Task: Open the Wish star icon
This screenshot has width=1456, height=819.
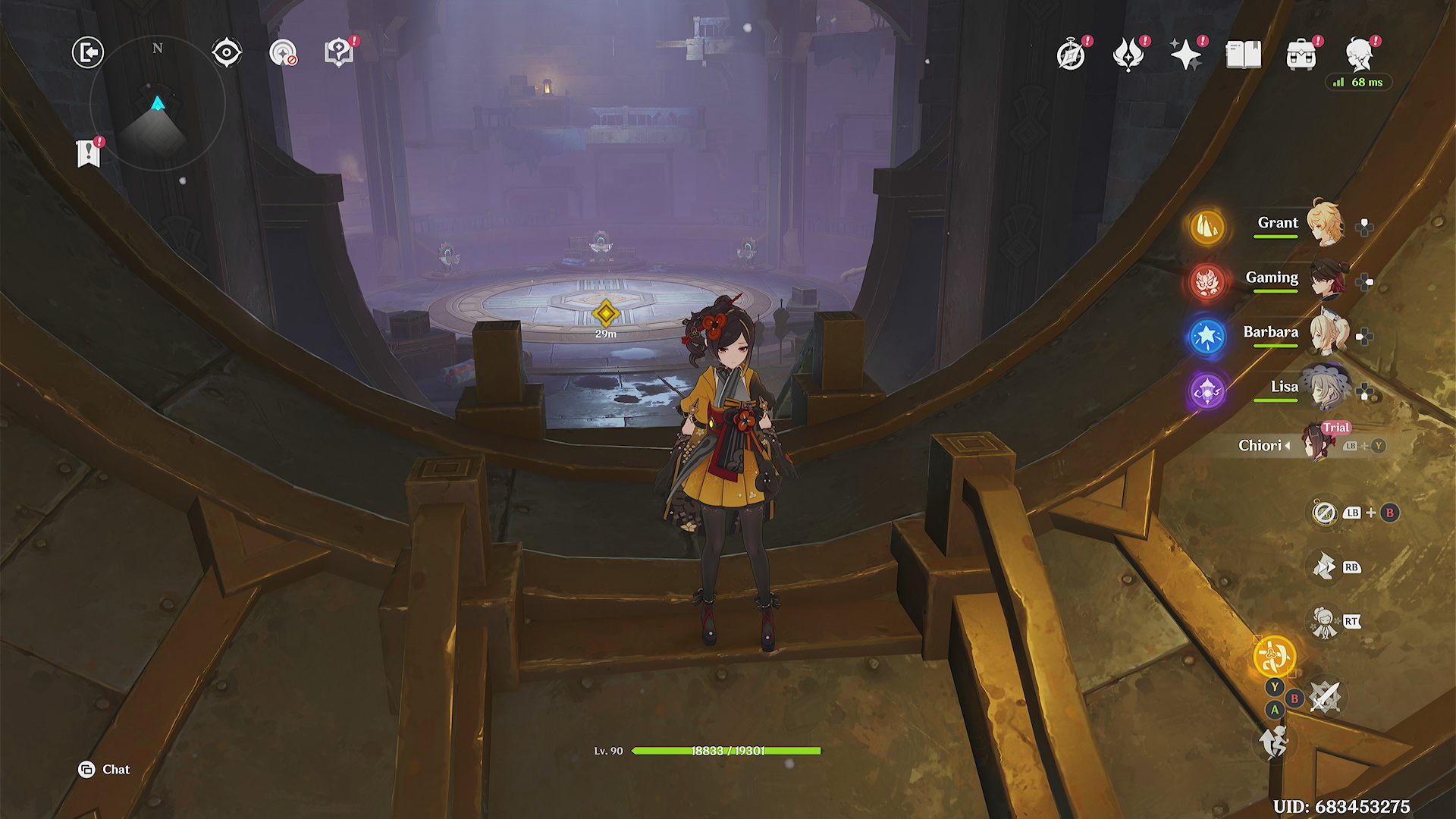Action: (x=1186, y=55)
